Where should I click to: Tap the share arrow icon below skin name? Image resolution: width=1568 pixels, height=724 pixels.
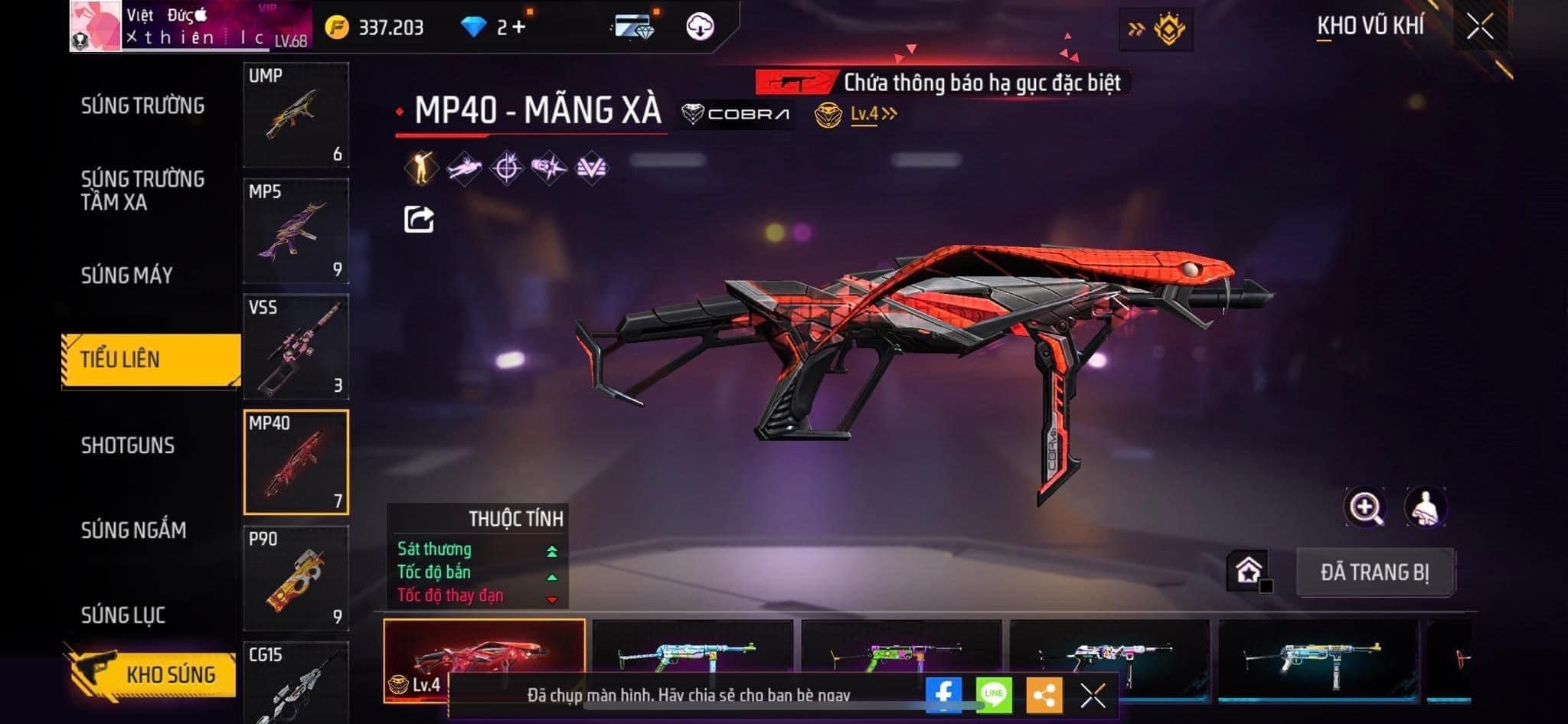coord(419,220)
